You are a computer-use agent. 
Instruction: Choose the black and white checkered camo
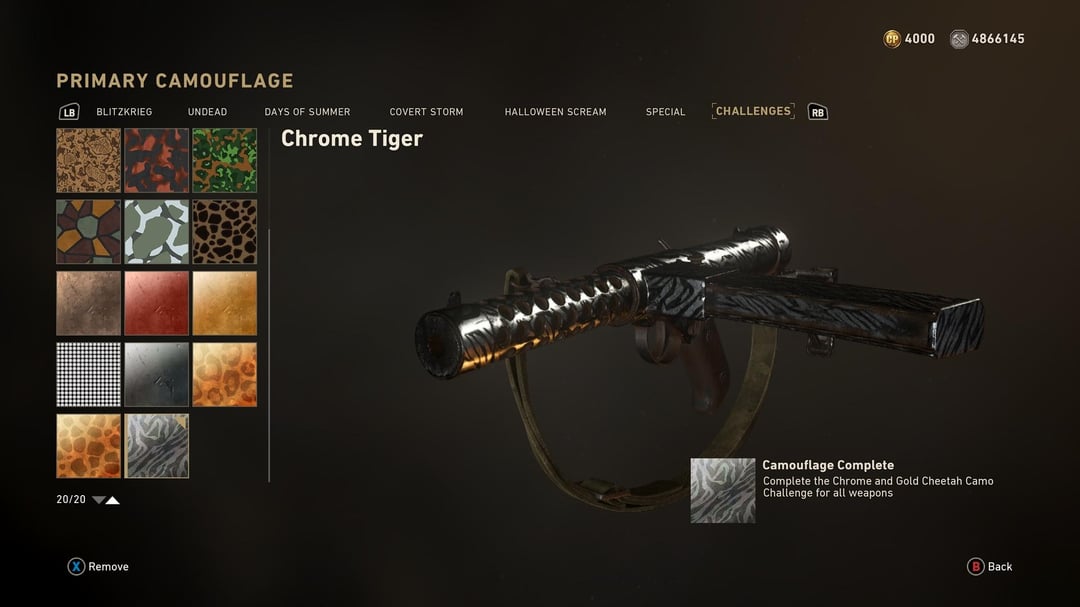click(x=88, y=374)
